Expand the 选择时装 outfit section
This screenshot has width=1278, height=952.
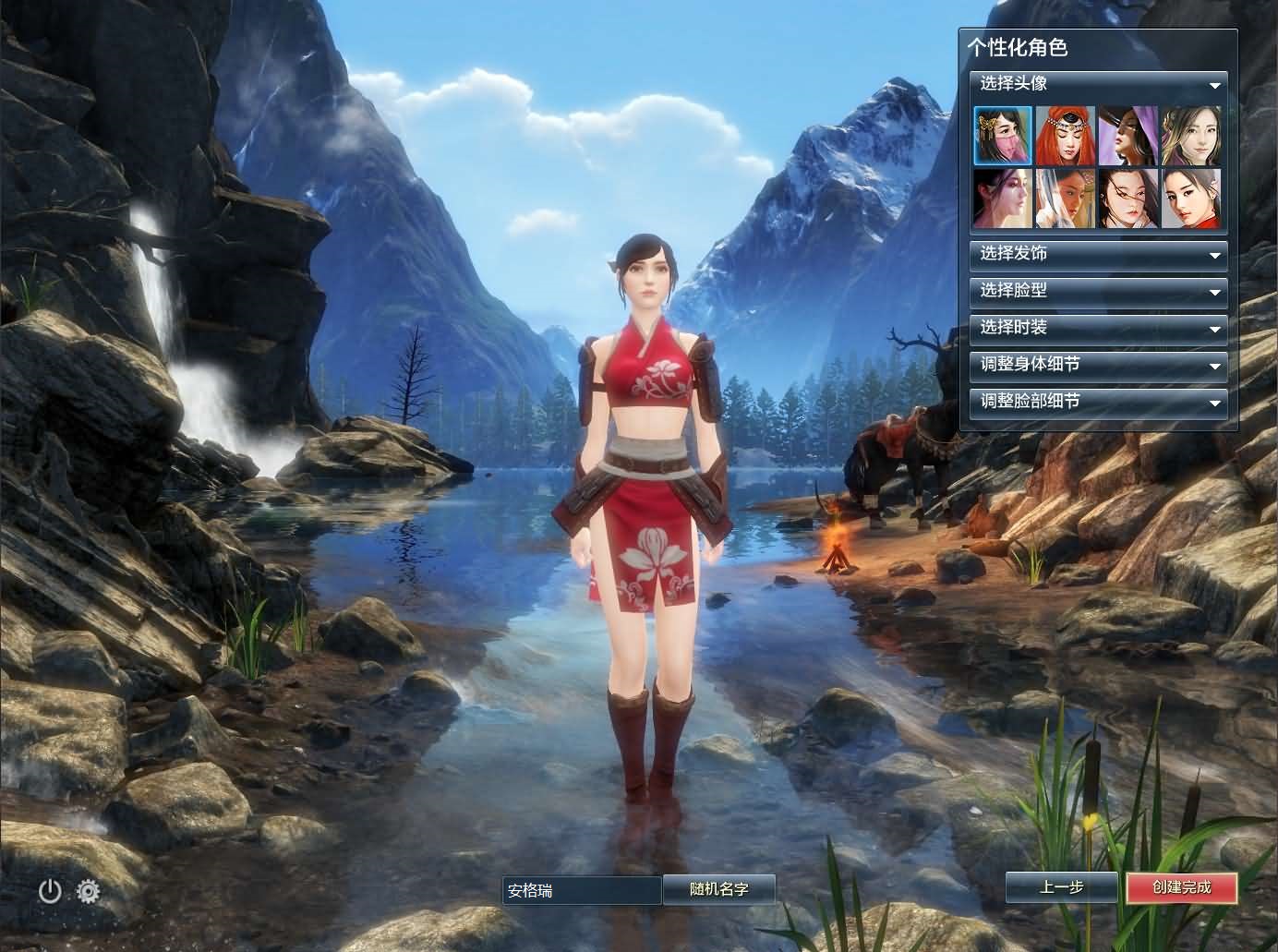1098,328
